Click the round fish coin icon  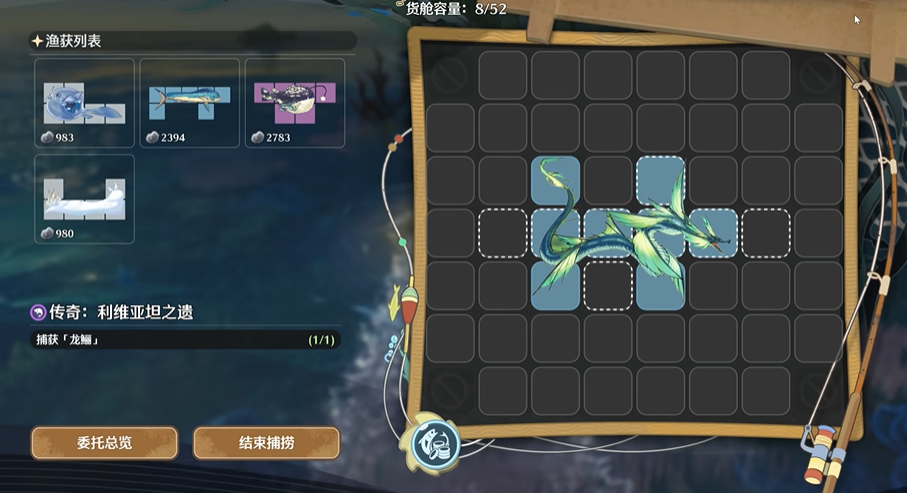[x=436, y=441]
